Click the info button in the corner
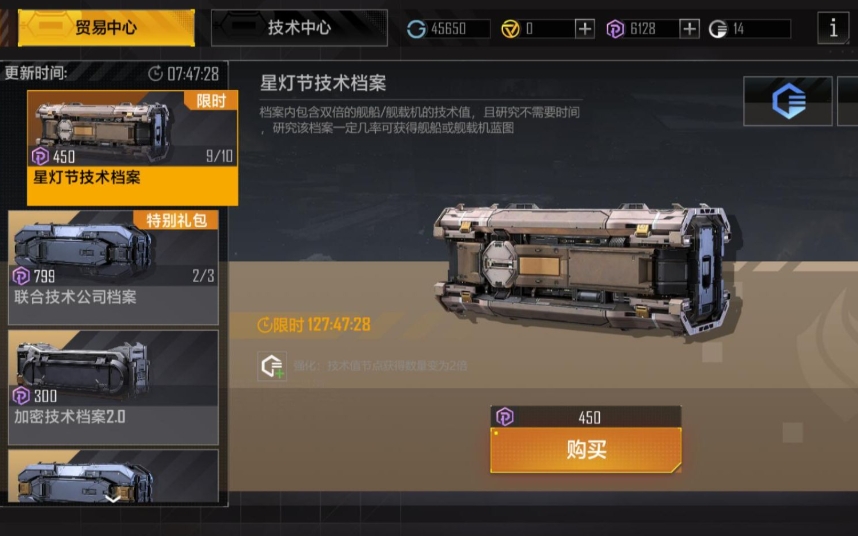Screen dimensions: 858x536 tap(833, 28)
